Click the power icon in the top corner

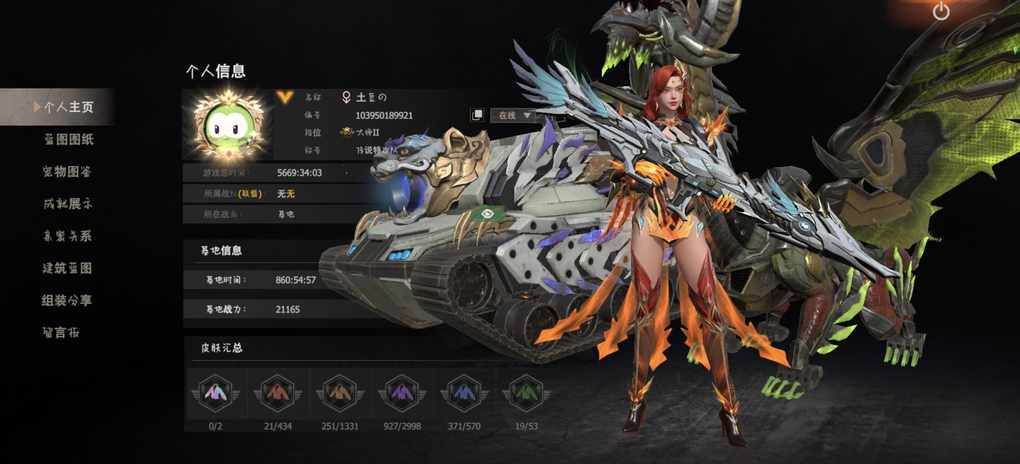click(x=940, y=12)
